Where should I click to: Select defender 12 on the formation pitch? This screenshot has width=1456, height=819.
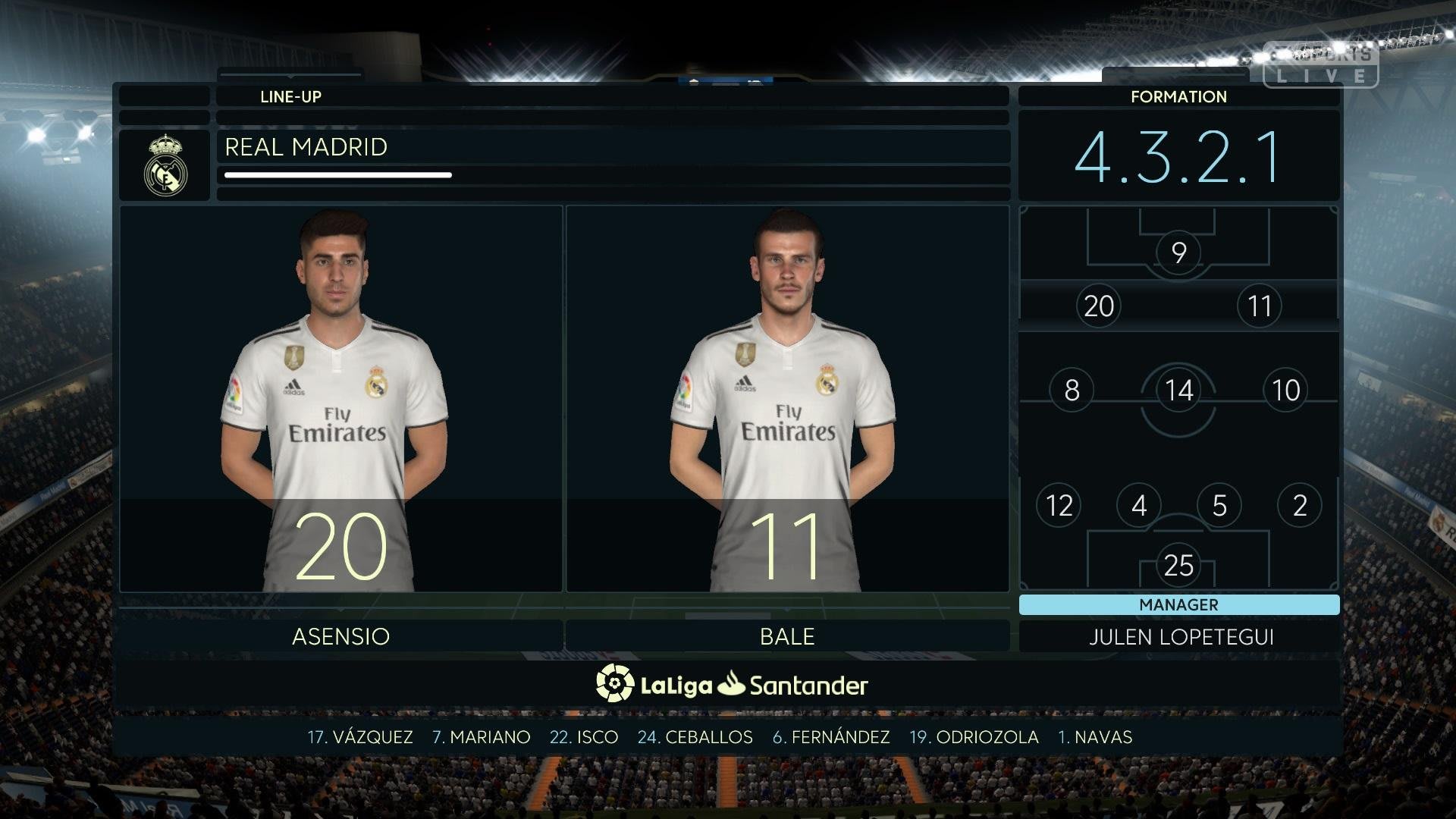click(x=1059, y=505)
